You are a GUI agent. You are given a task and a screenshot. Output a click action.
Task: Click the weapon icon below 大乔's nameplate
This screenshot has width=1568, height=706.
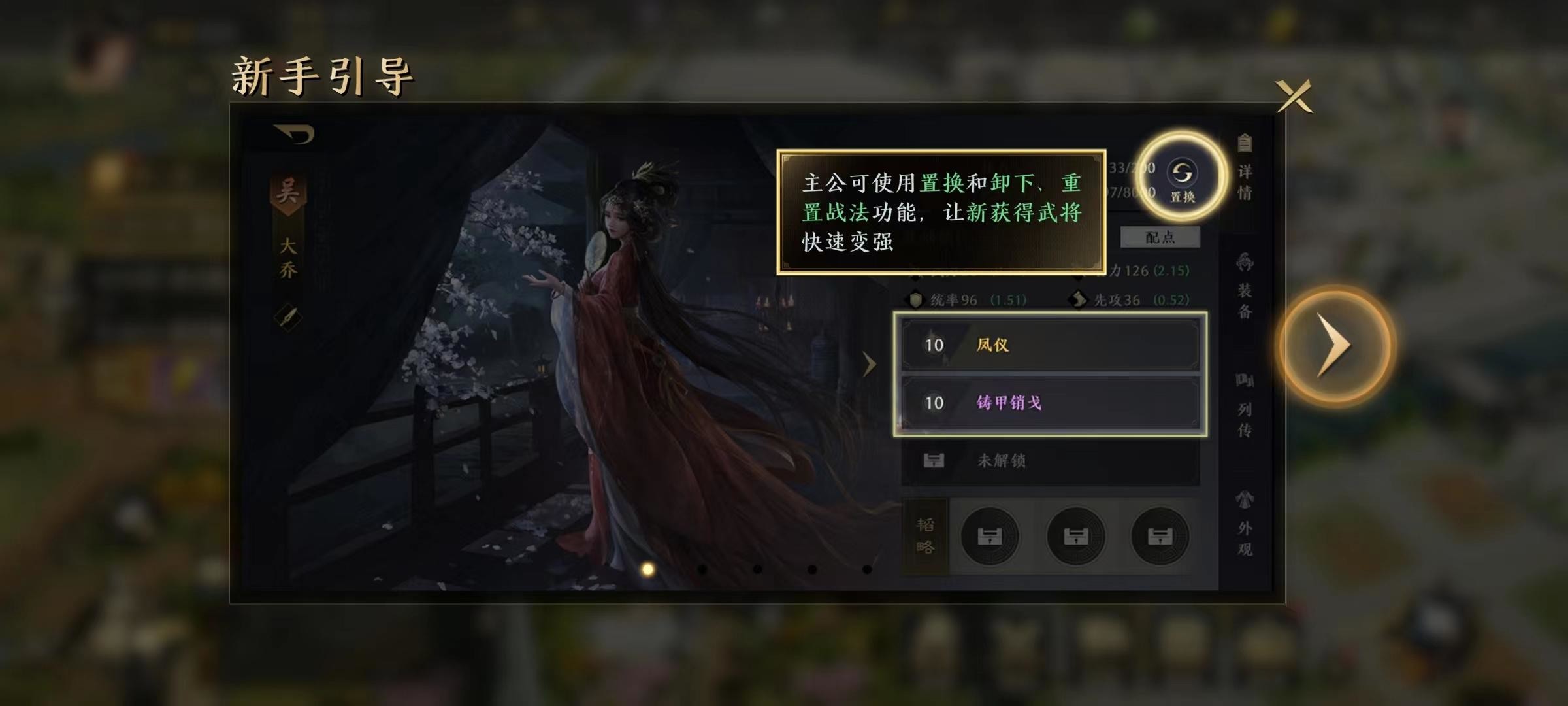tap(287, 318)
